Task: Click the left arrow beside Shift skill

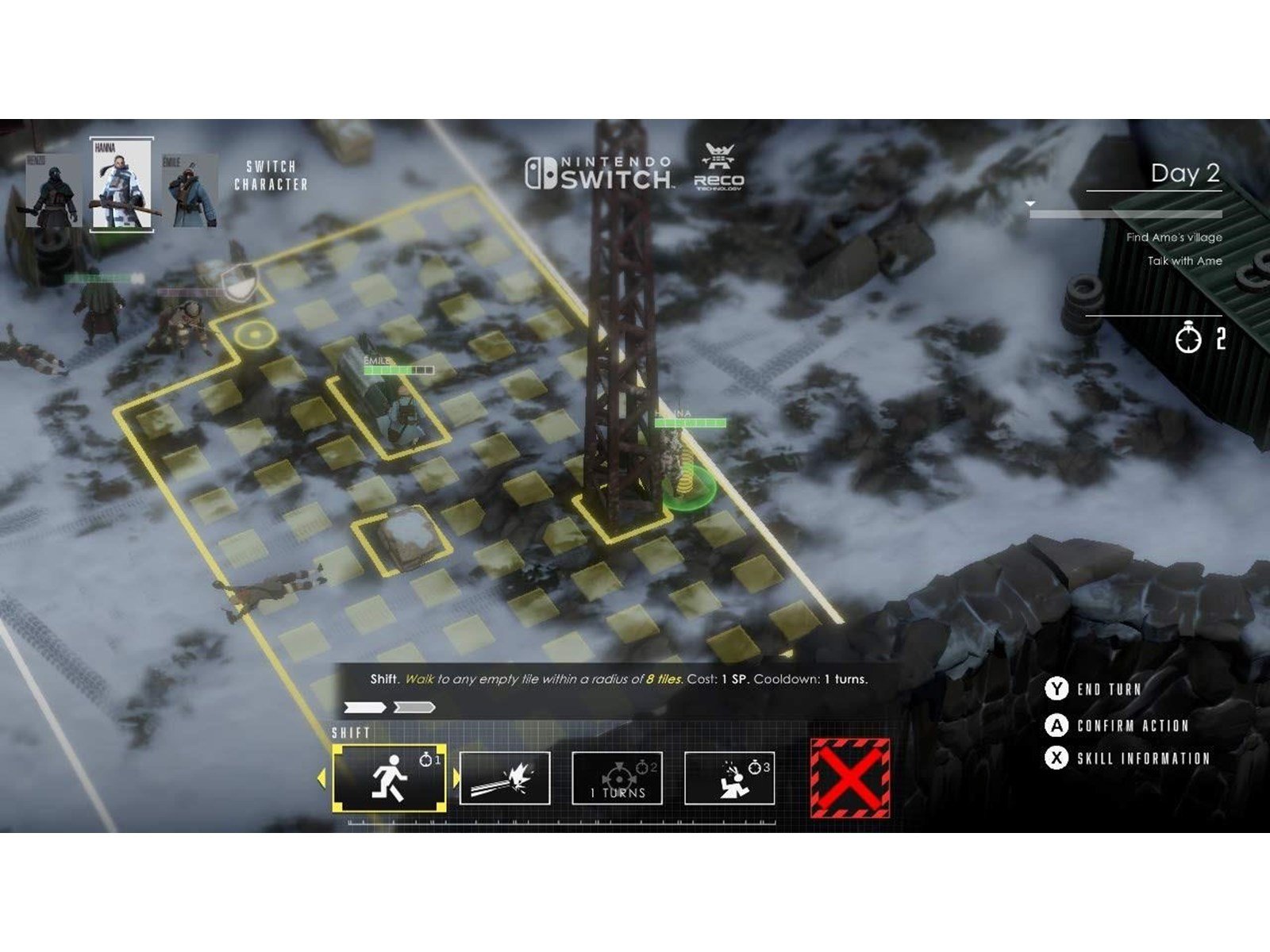Action: [x=321, y=778]
